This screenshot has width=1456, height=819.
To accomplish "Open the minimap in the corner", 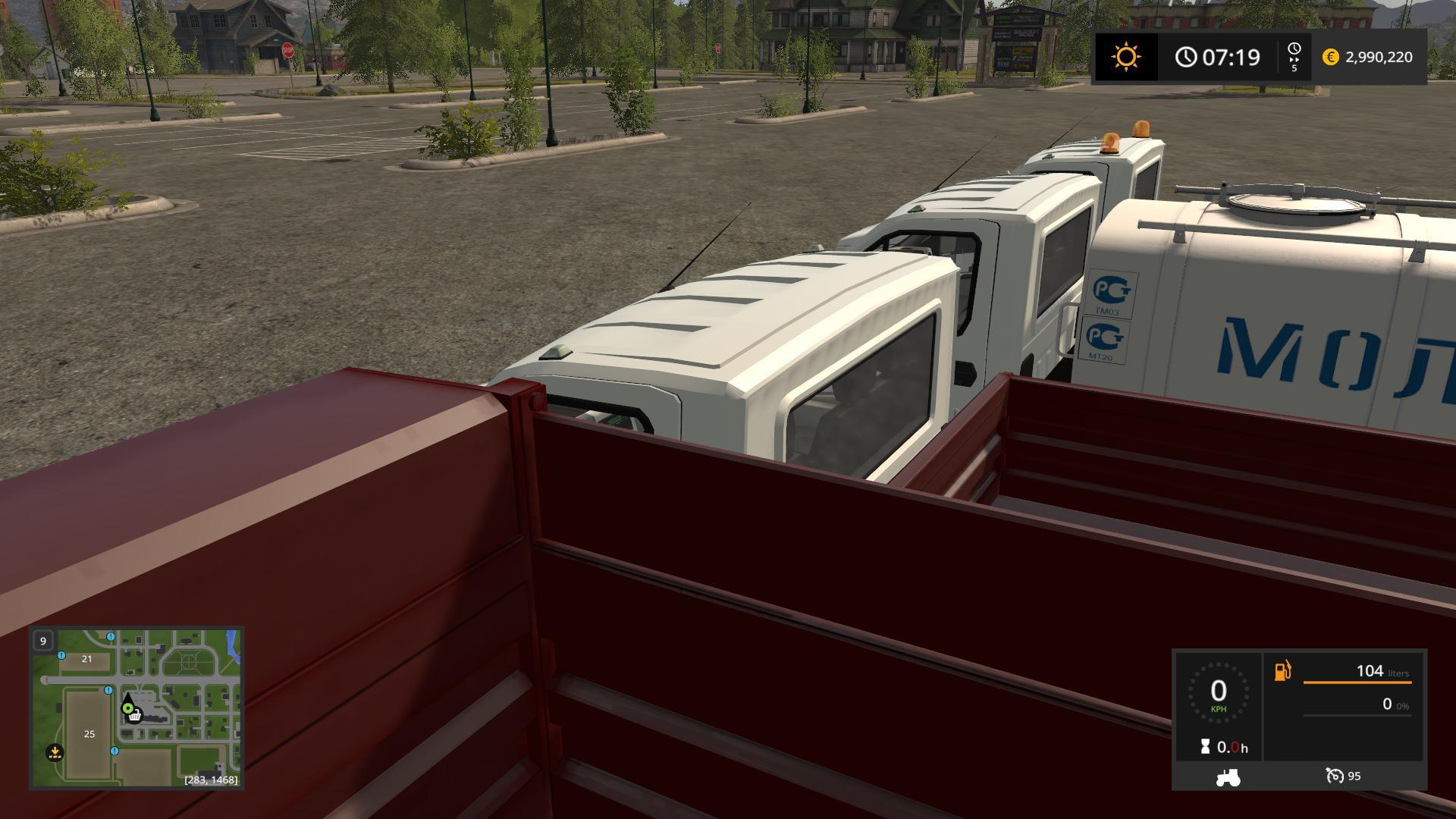I will [136, 708].
